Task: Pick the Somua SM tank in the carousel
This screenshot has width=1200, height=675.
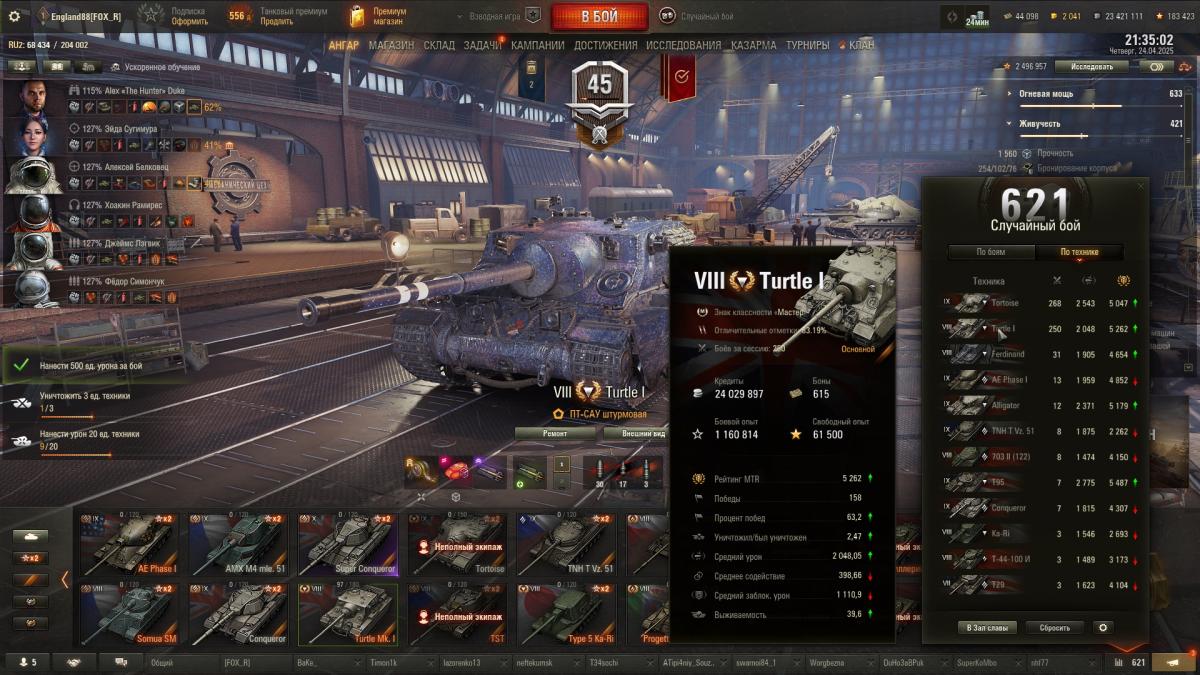Action: point(128,614)
